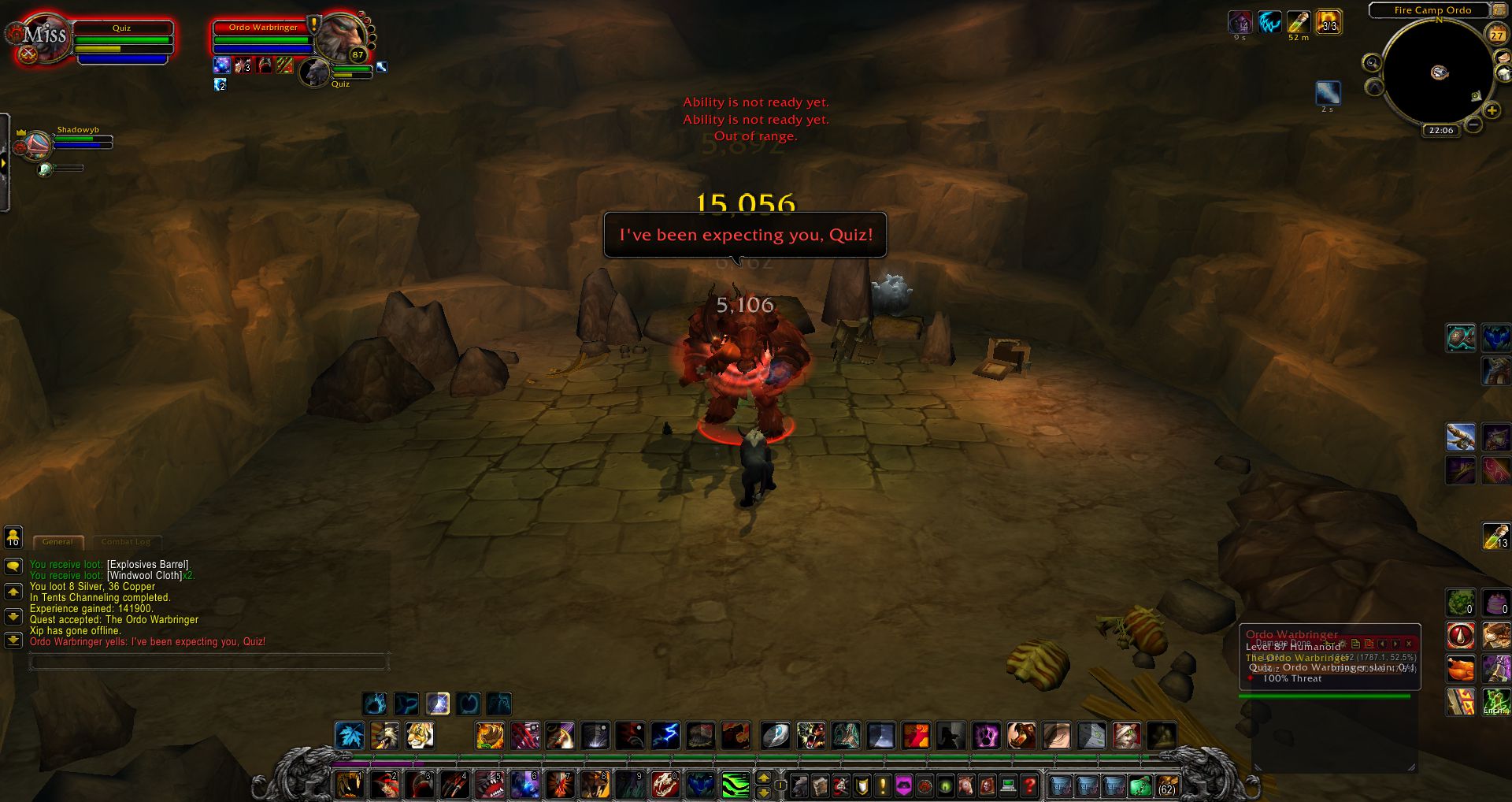Zoom in the minimap with the plus button
The width and height of the screenshot is (1512, 802).
1492,111
